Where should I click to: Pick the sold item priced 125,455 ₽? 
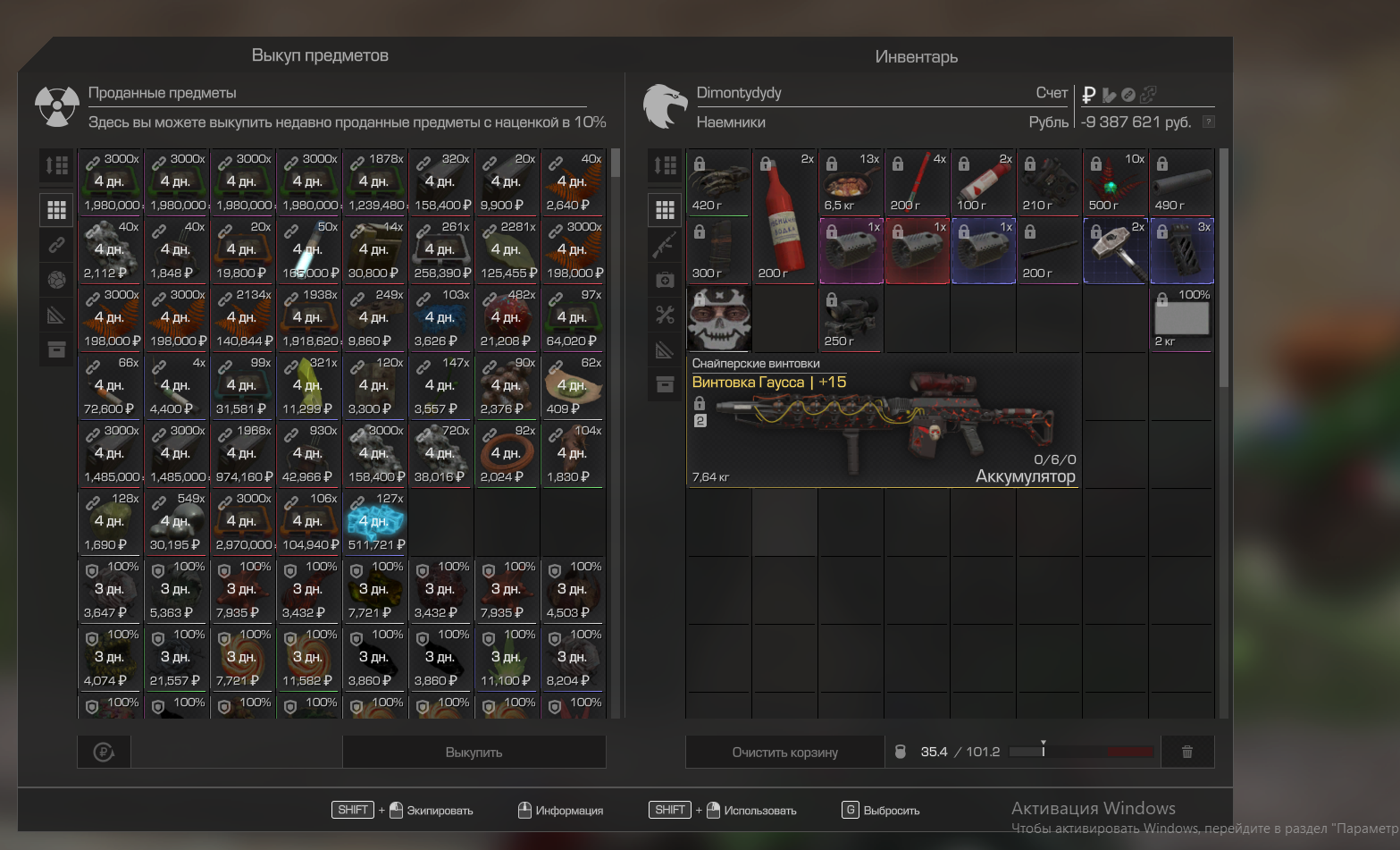[508, 251]
